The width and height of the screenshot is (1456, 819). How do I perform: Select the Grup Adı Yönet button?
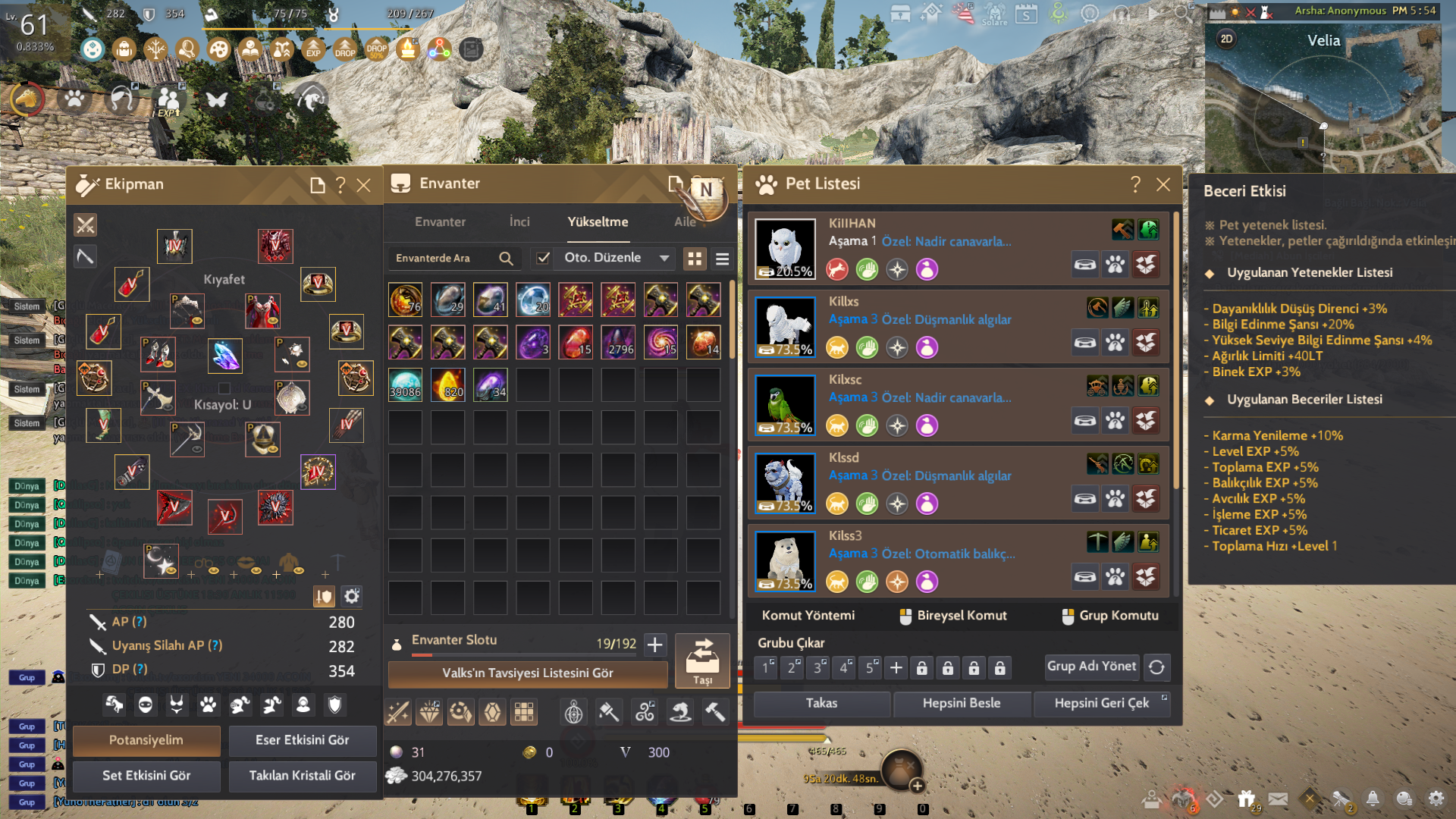(1091, 667)
